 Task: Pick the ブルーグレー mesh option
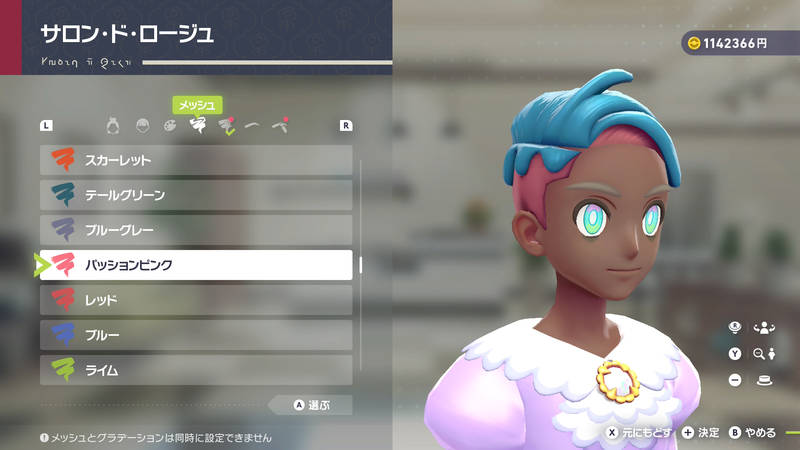[x=196, y=230]
